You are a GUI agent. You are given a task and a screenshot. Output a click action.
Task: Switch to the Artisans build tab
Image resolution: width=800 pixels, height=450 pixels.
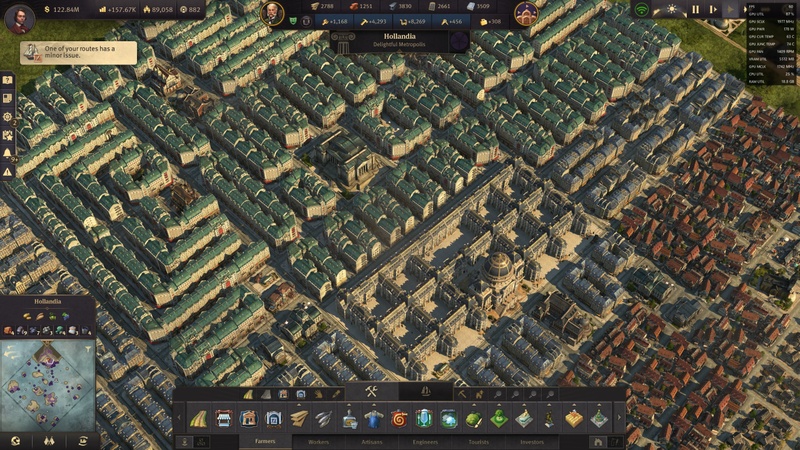(372, 440)
